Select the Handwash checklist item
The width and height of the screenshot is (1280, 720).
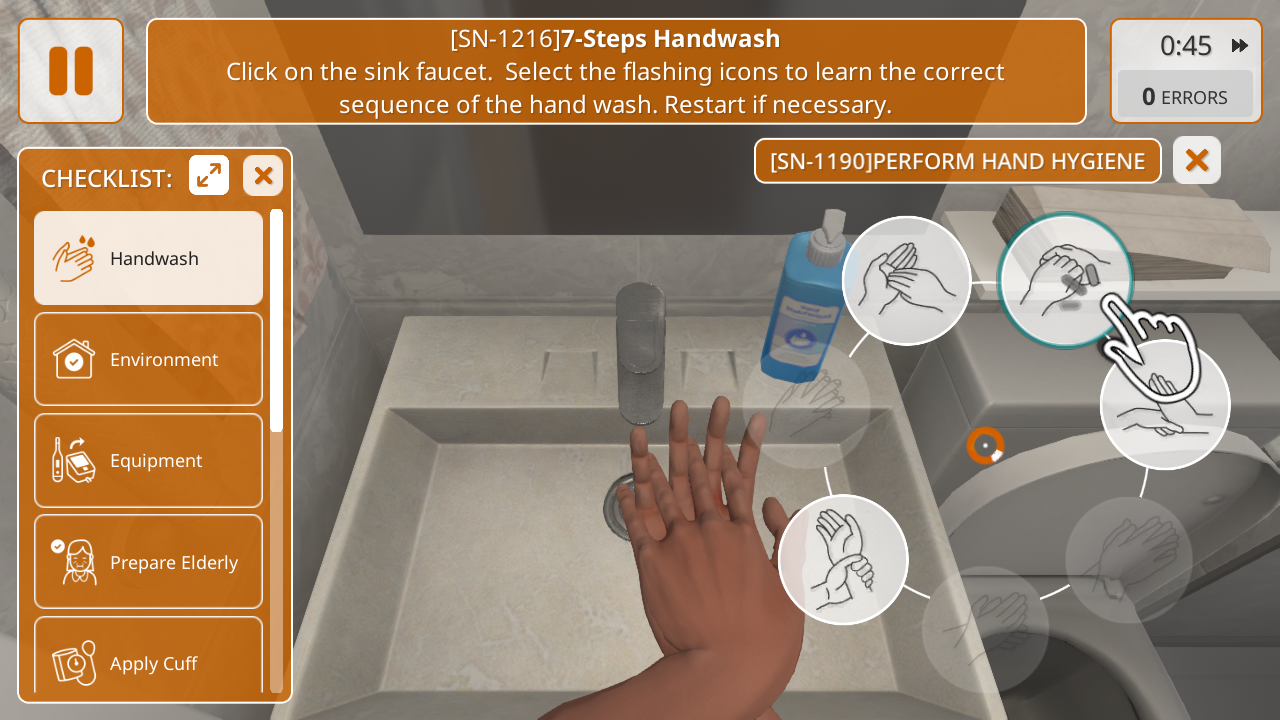[x=149, y=258]
